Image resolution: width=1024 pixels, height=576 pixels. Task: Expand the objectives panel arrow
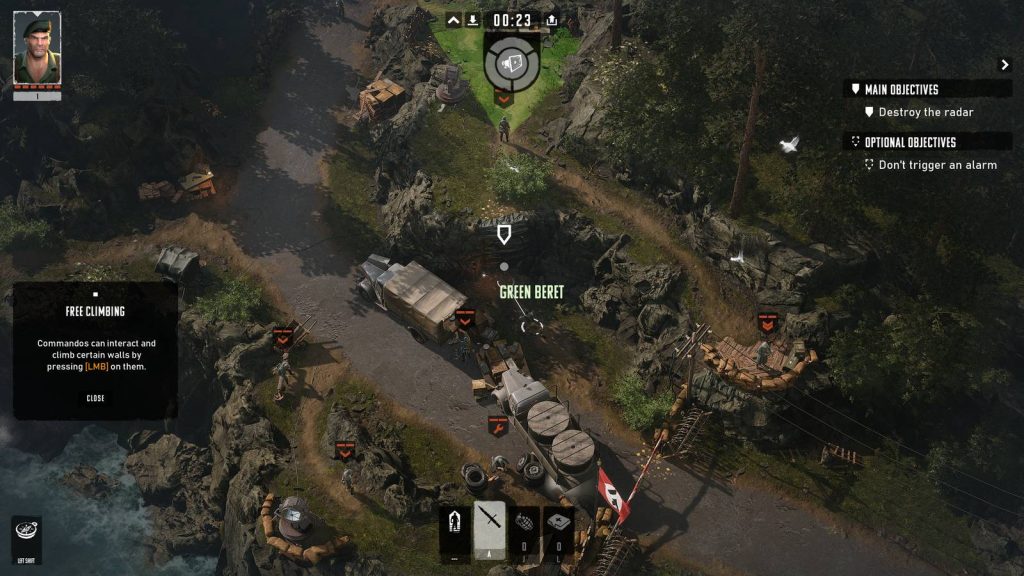(1005, 65)
